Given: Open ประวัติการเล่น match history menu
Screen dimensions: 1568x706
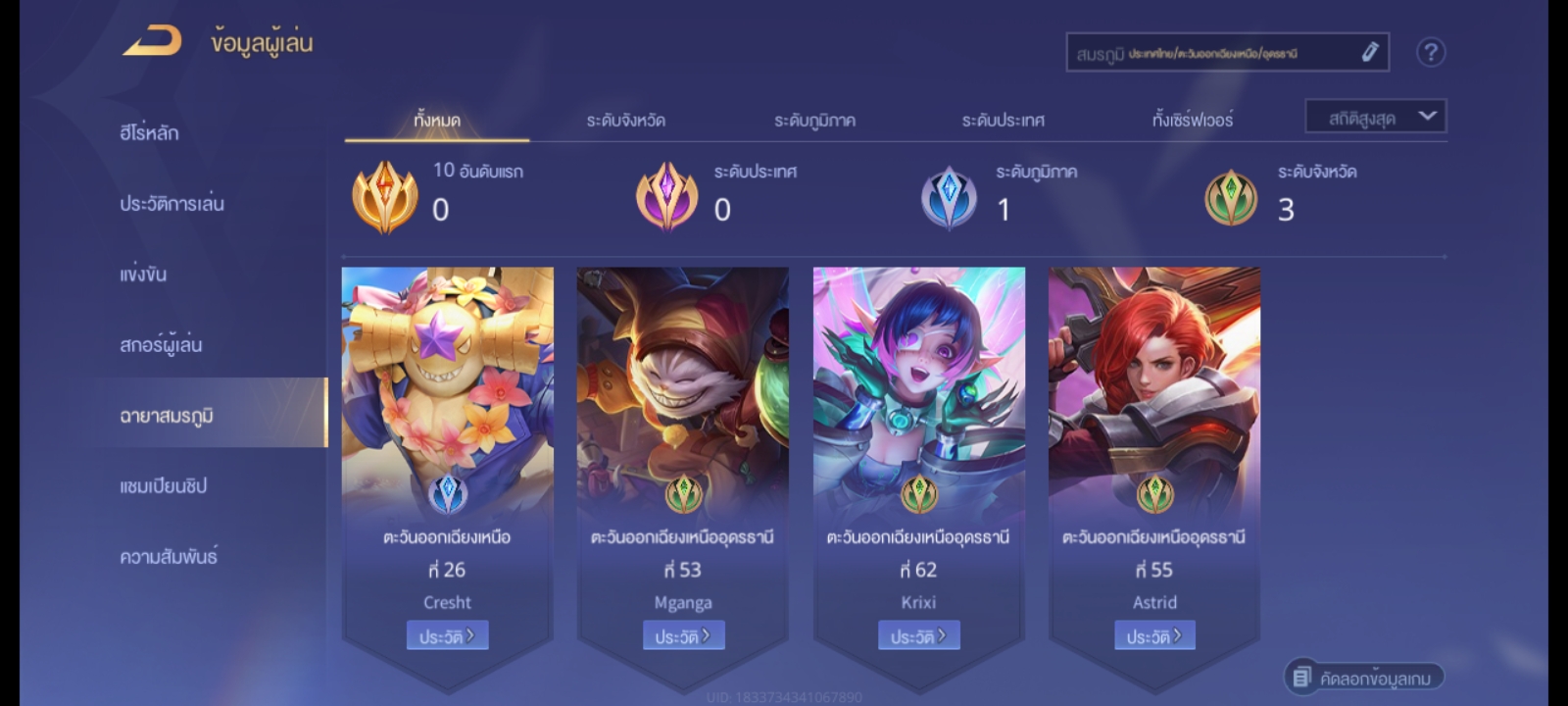Looking at the screenshot, I should [x=171, y=203].
